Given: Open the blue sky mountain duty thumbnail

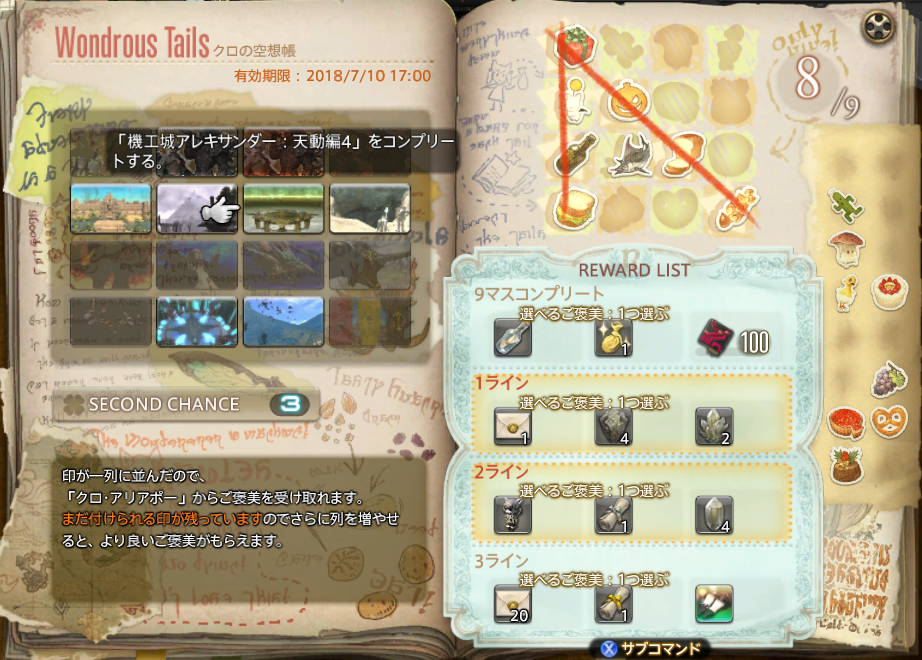Looking at the screenshot, I should [283, 321].
